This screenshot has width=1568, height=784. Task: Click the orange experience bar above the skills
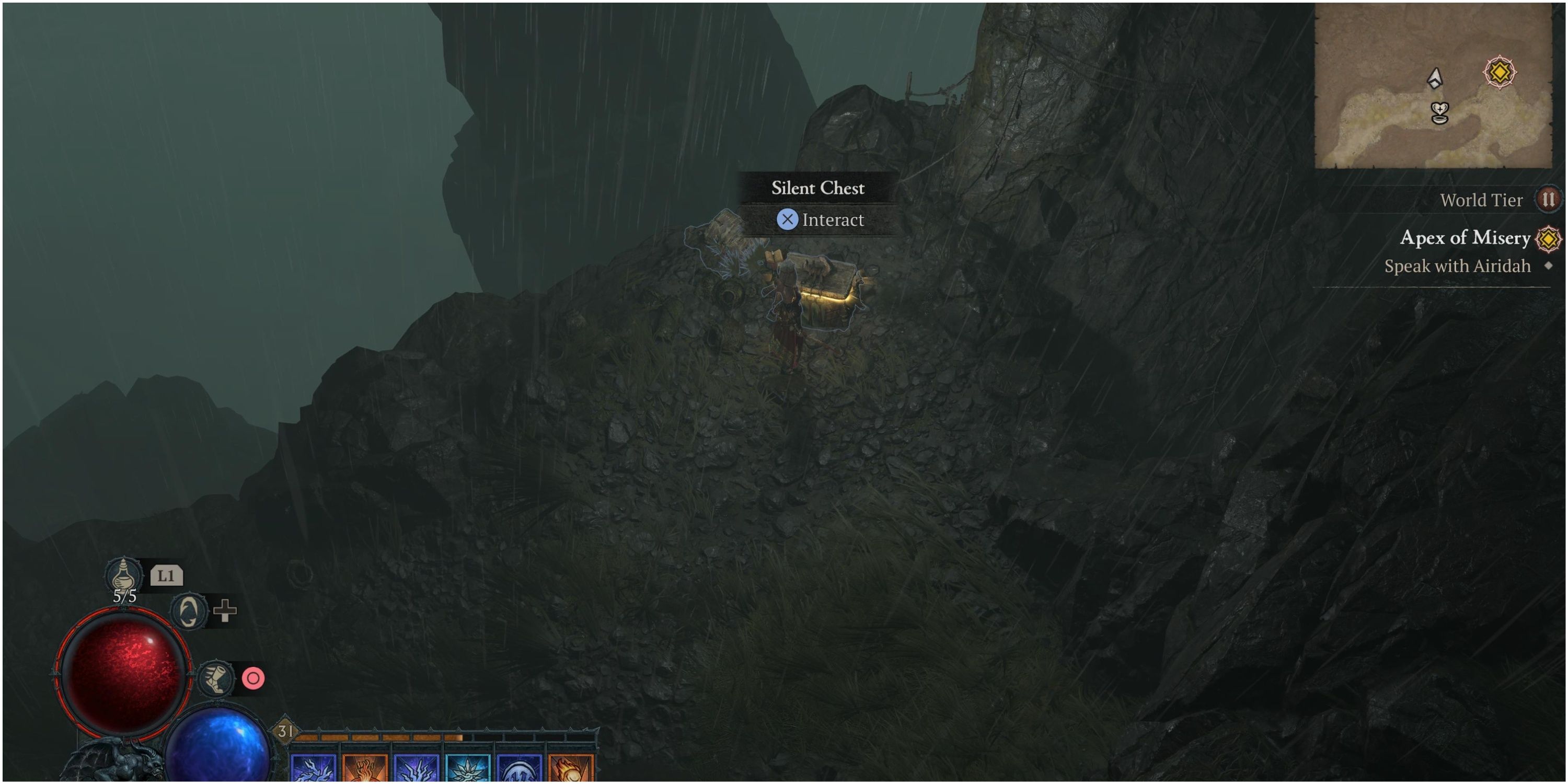pos(377,736)
